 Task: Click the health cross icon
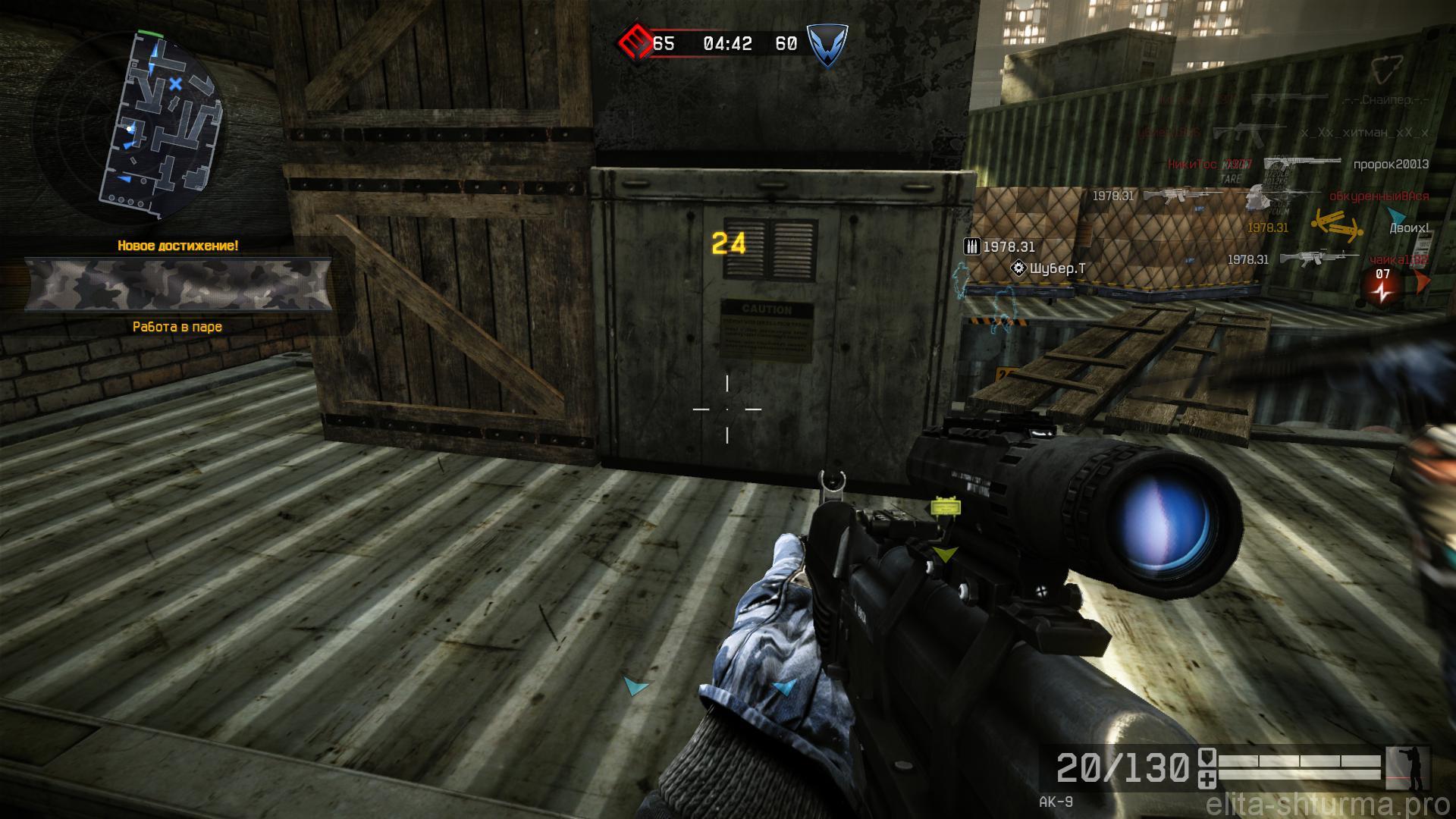[1207, 780]
